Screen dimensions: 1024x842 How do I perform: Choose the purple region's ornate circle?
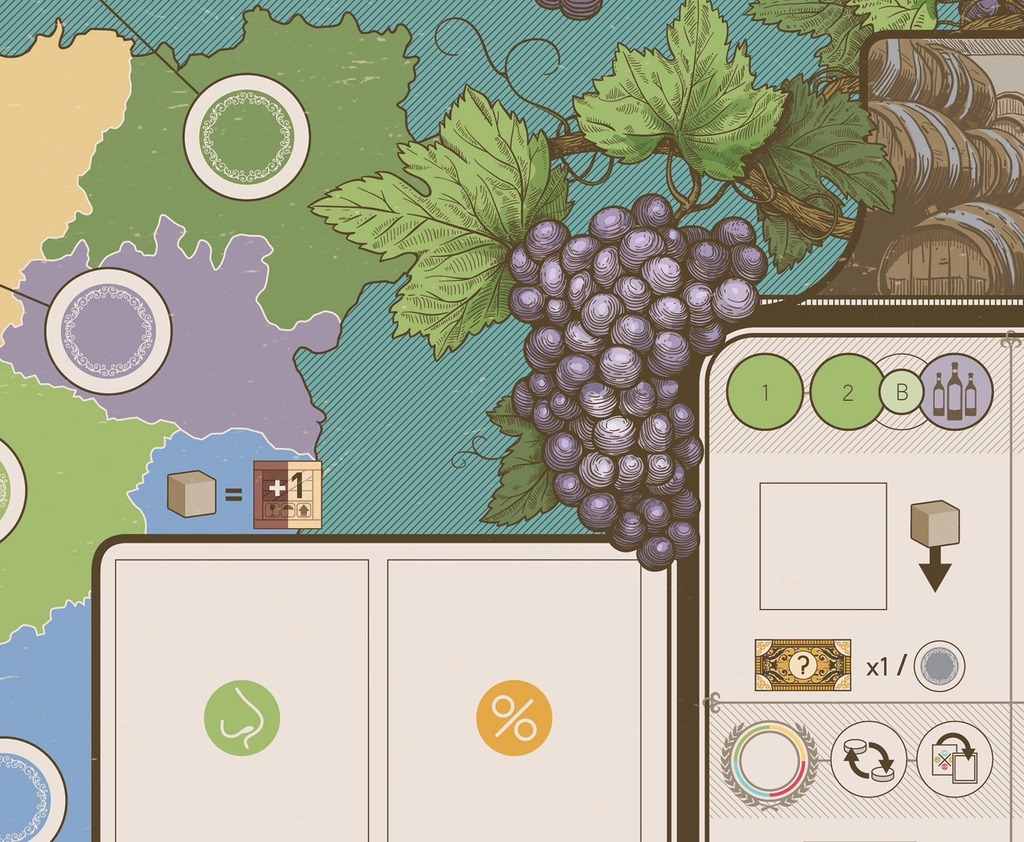pyautogui.click(x=108, y=330)
